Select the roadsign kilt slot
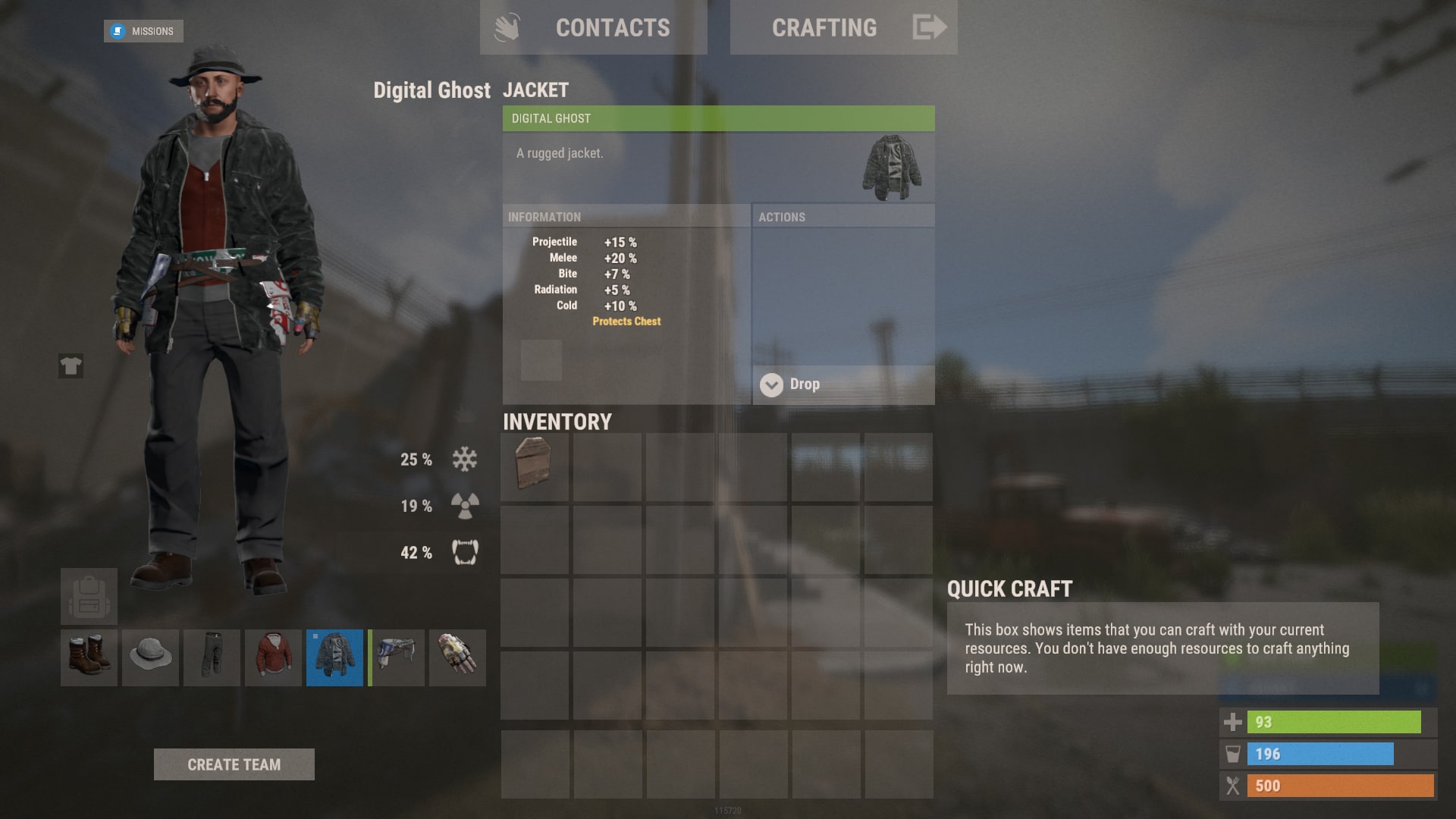 [x=396, y=657]
